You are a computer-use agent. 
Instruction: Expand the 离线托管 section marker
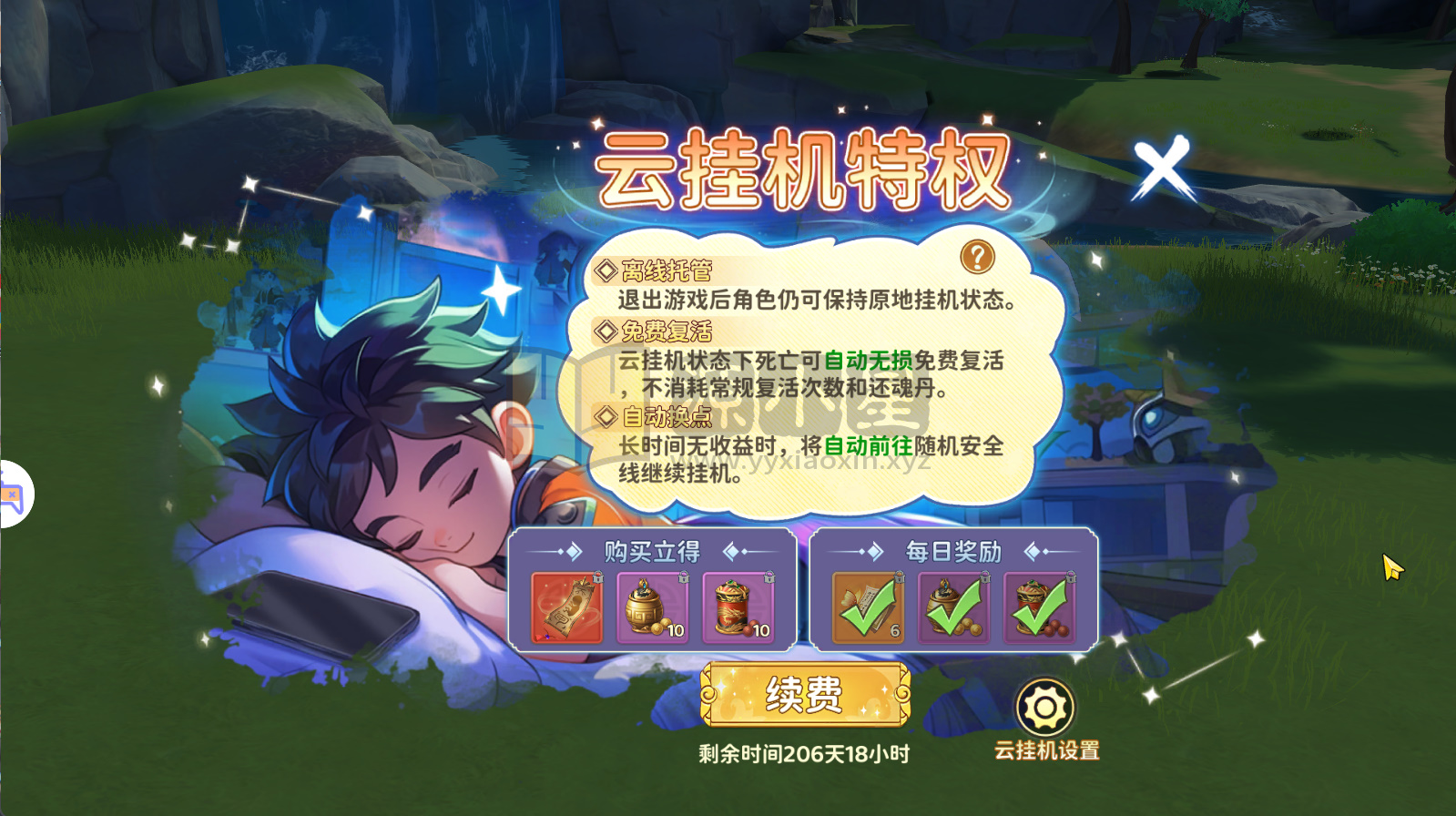[x=604, y=269]
